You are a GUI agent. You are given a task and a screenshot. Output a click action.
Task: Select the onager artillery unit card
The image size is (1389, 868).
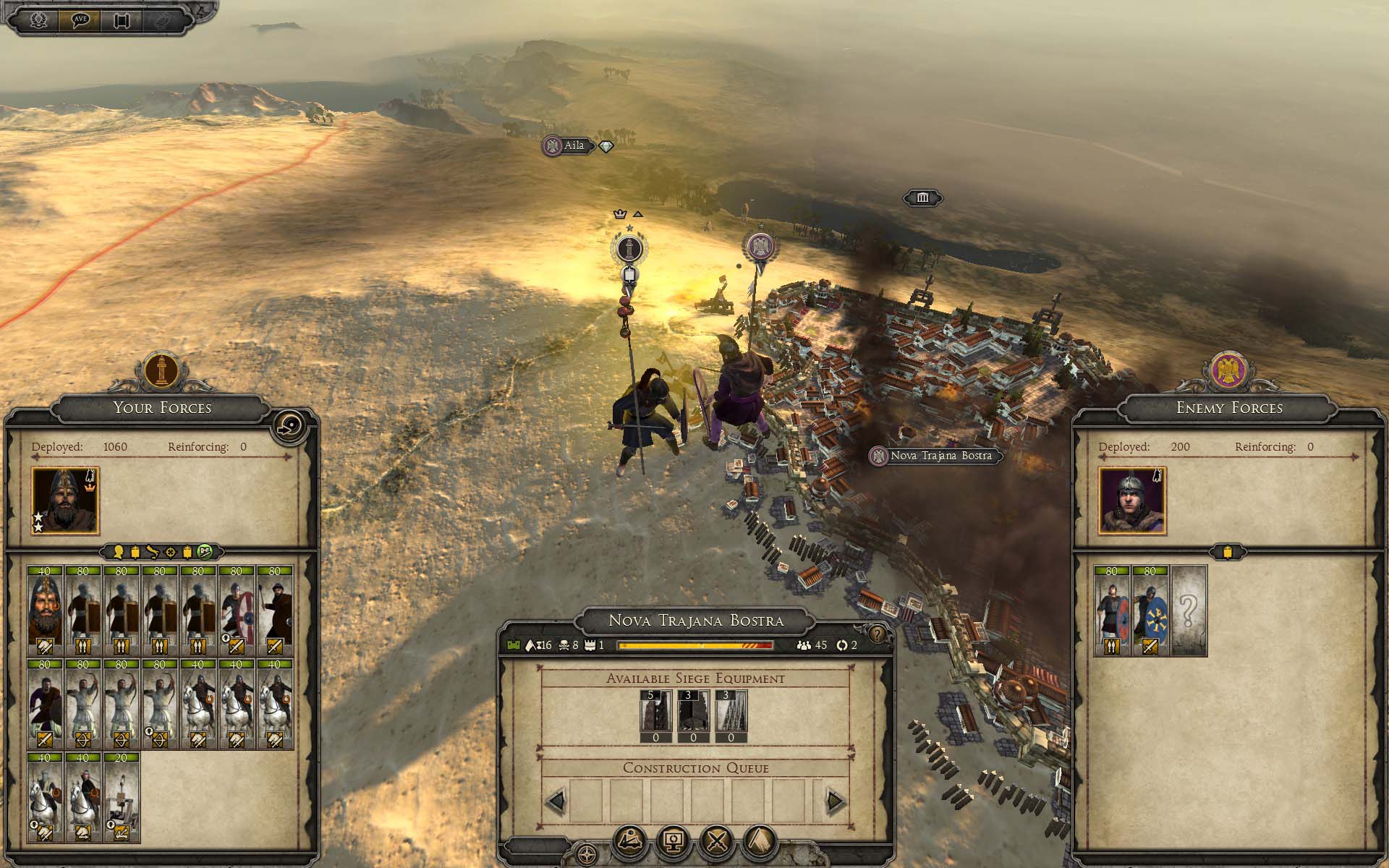pyautogui.click(x=122, y=798)
